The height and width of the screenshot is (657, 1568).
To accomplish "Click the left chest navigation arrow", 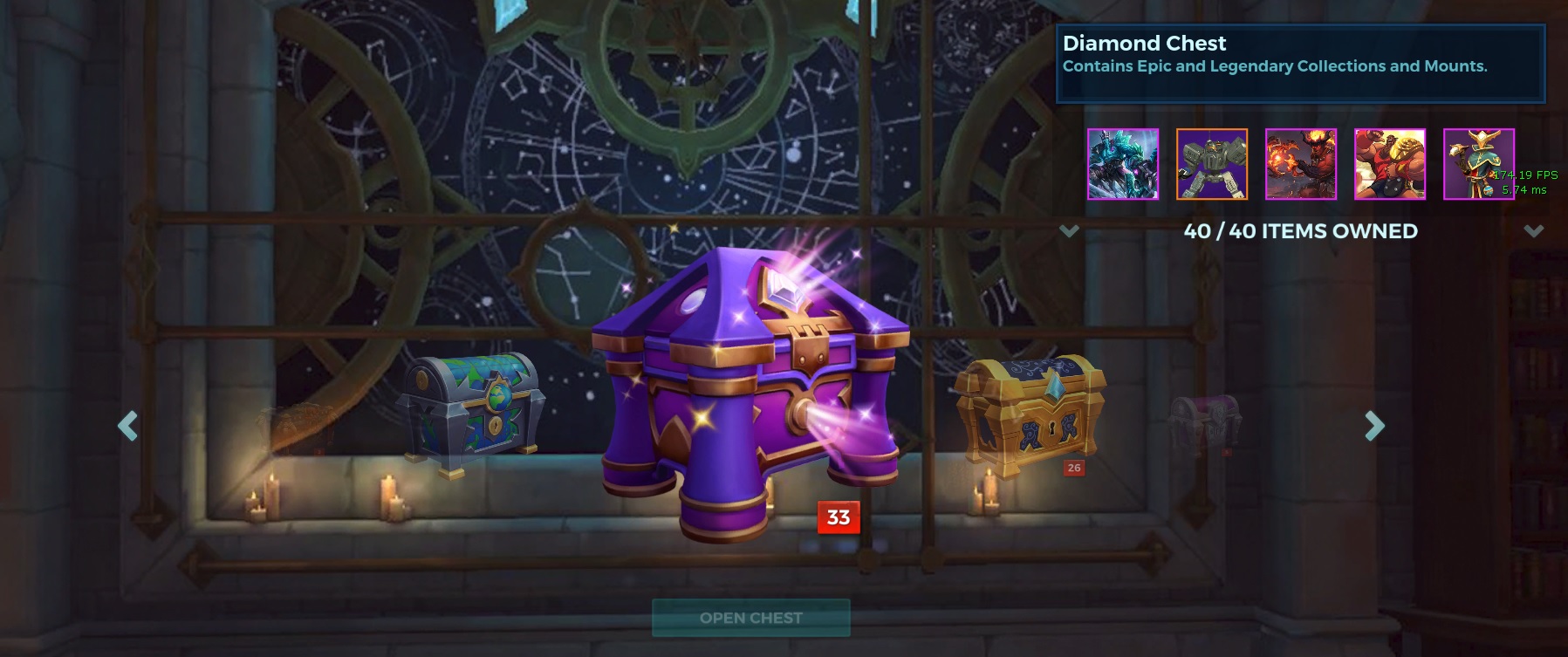I will coord(127,426).
